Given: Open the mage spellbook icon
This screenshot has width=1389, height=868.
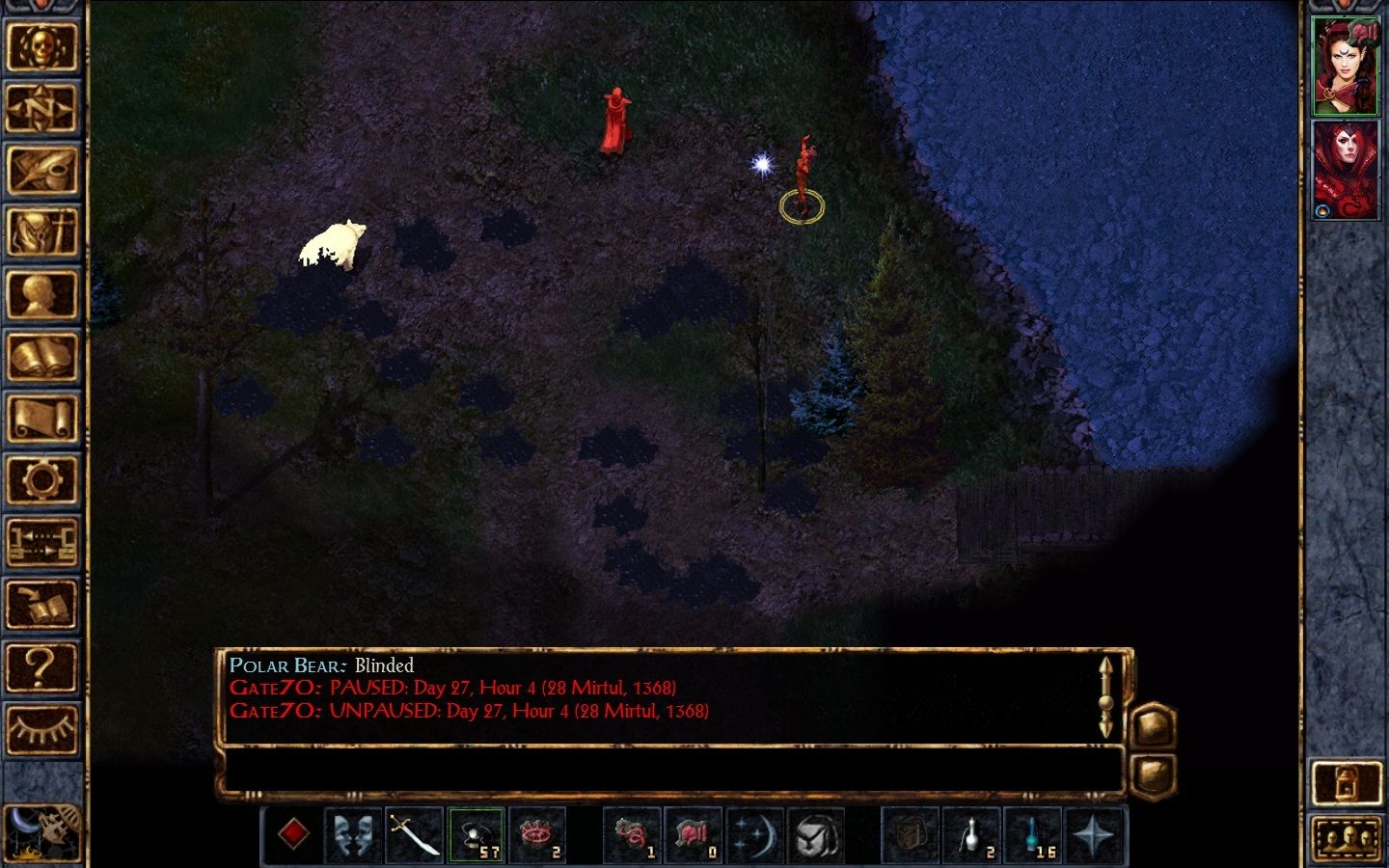Looking at the screenshot, I should pyautogui.click(x=43, y=355).
